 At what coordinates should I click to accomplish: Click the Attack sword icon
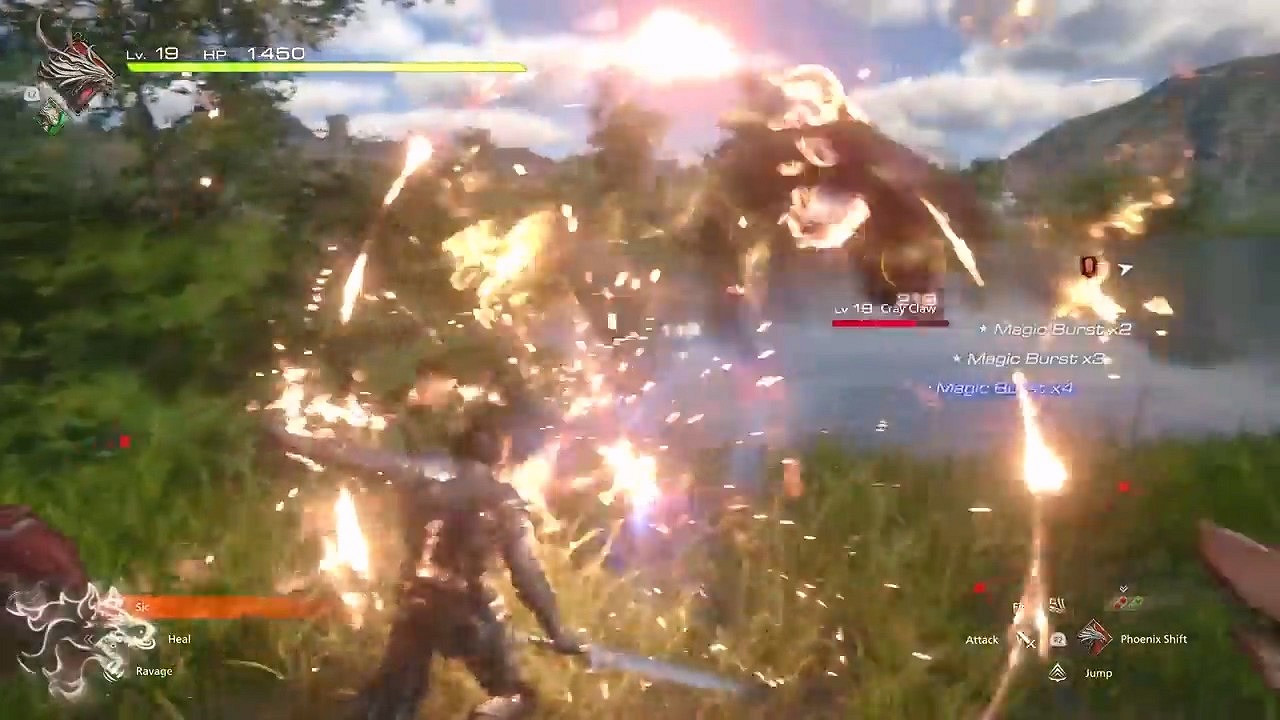[x=1026, y=641]
